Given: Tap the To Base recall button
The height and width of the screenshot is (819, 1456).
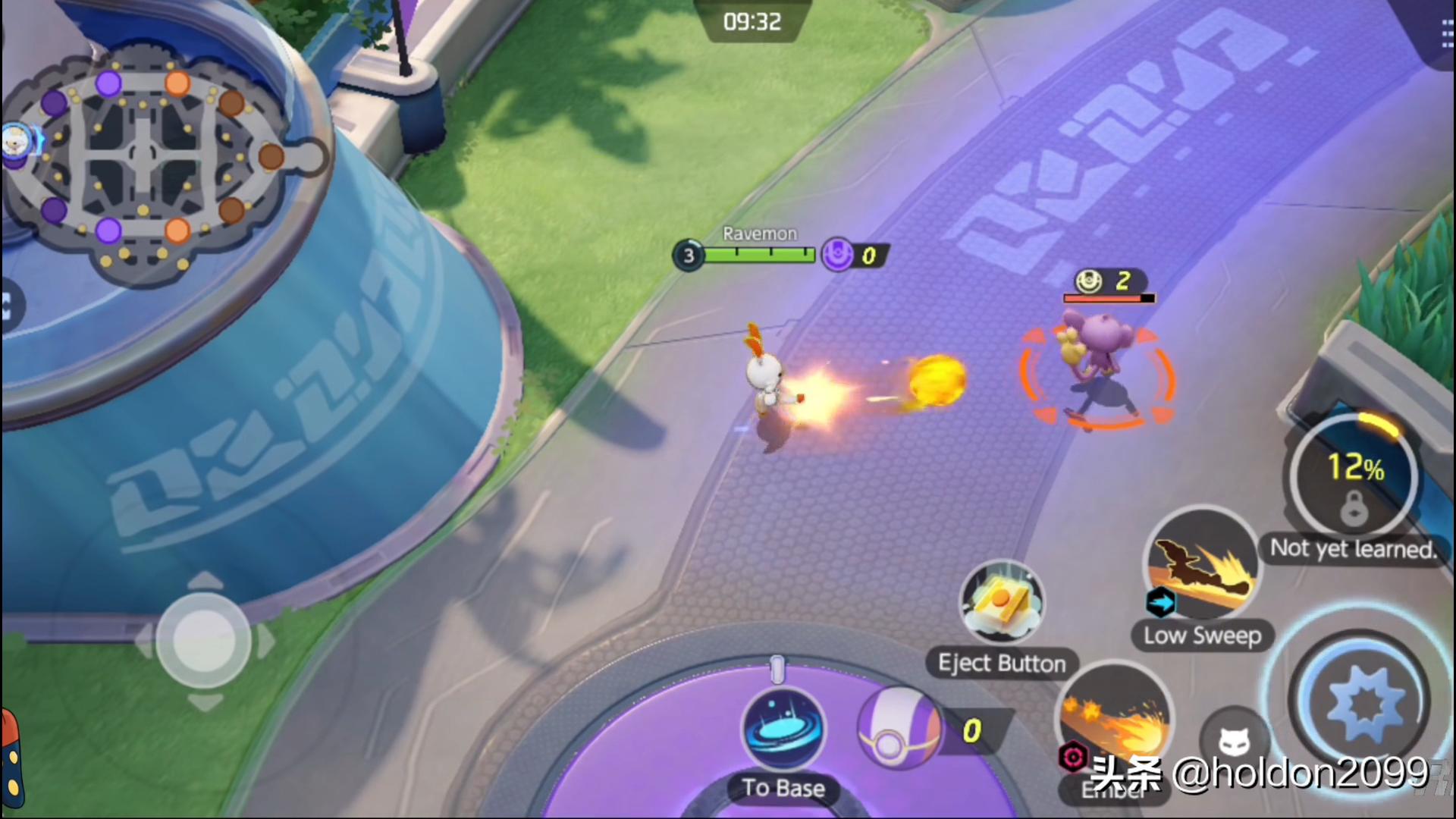Looking at the screenshot, I should (x=783, y=730).
